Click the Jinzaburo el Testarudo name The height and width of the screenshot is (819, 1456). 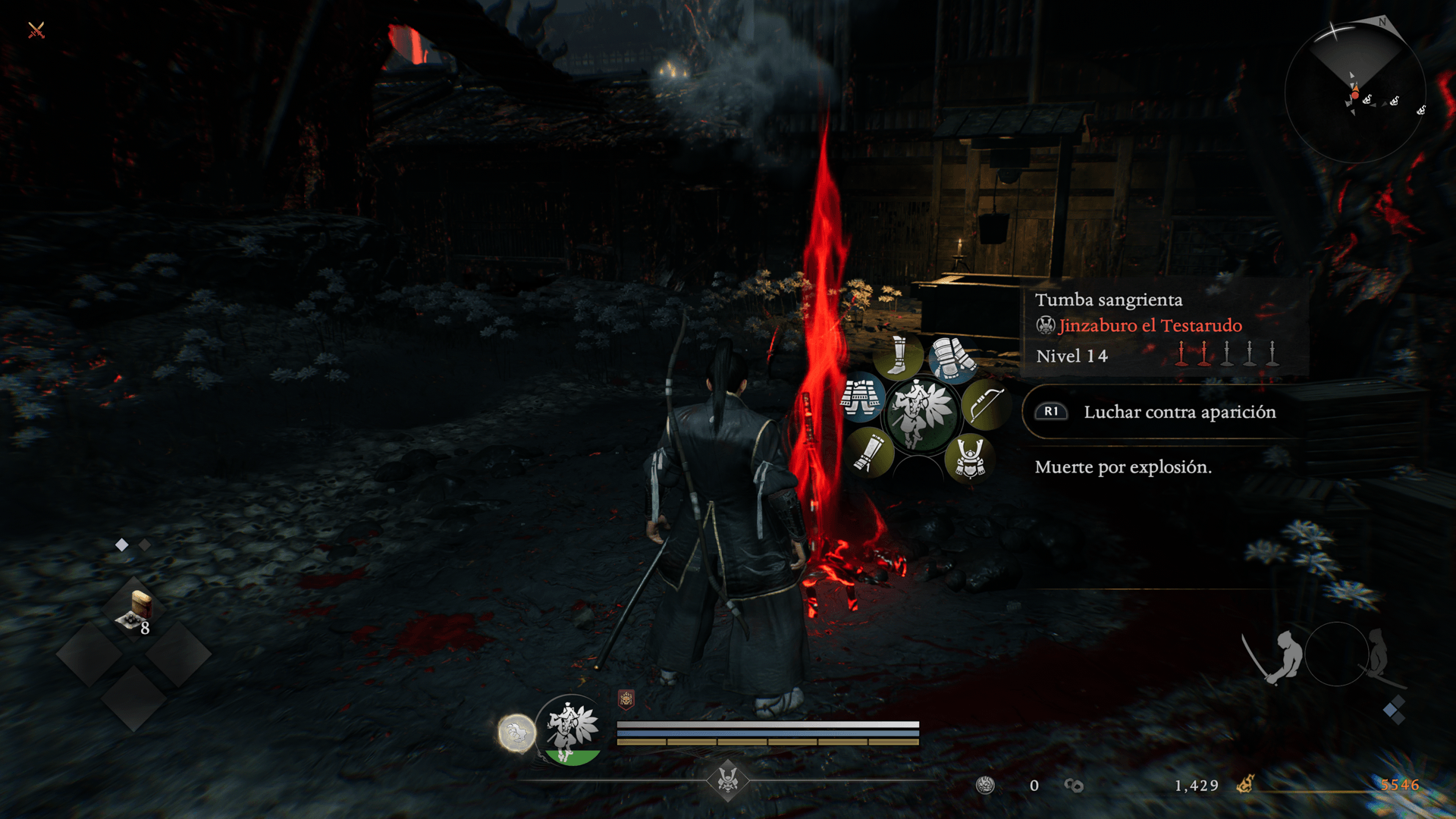click(1150, 325)
